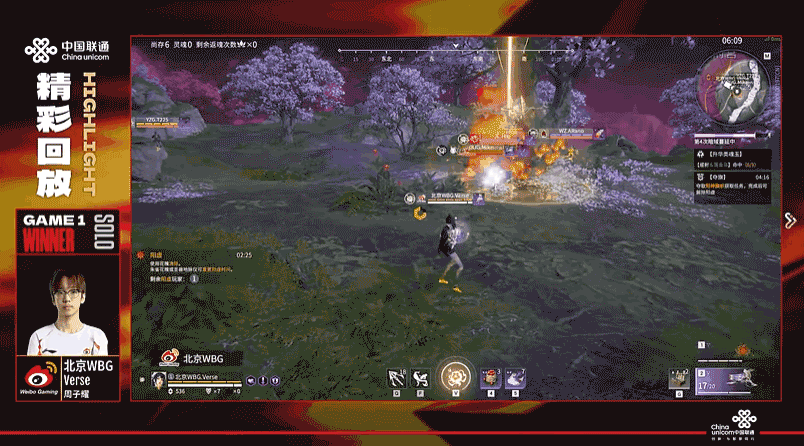Open the circular minimap

point(733,83)
